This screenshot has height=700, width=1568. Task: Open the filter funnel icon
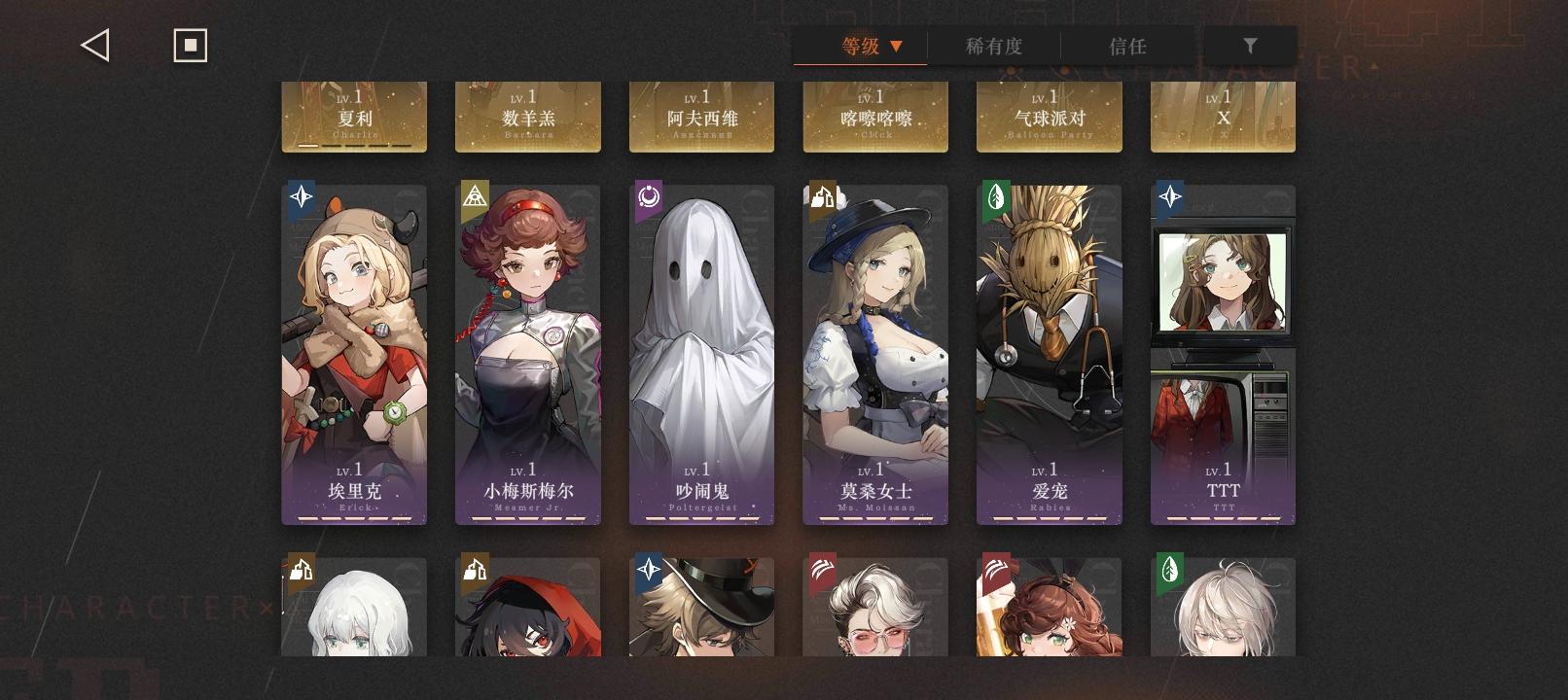[x=1250, y=45]
